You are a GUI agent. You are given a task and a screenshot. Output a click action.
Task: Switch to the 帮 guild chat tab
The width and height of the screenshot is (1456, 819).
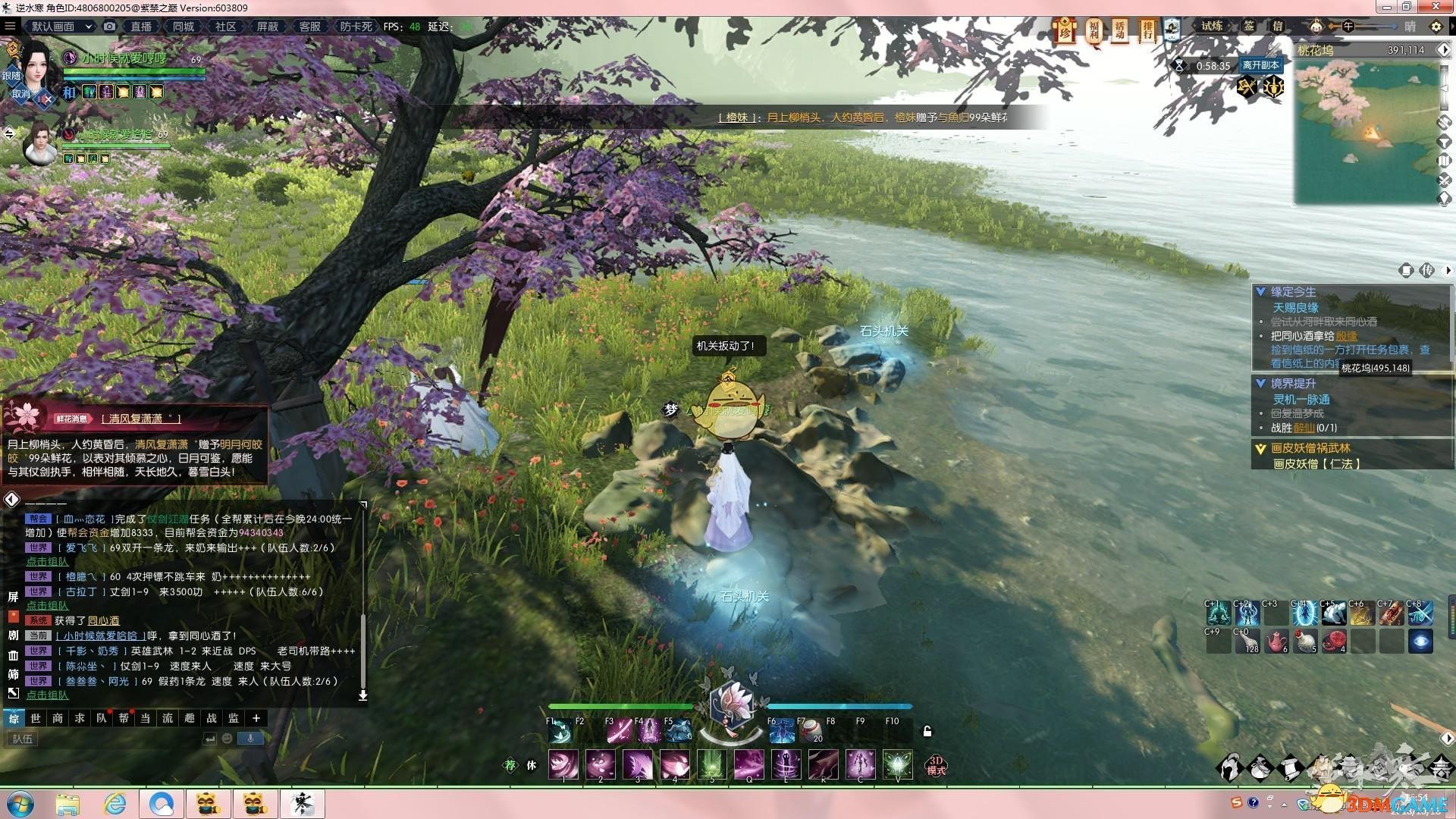pos(124,718)
